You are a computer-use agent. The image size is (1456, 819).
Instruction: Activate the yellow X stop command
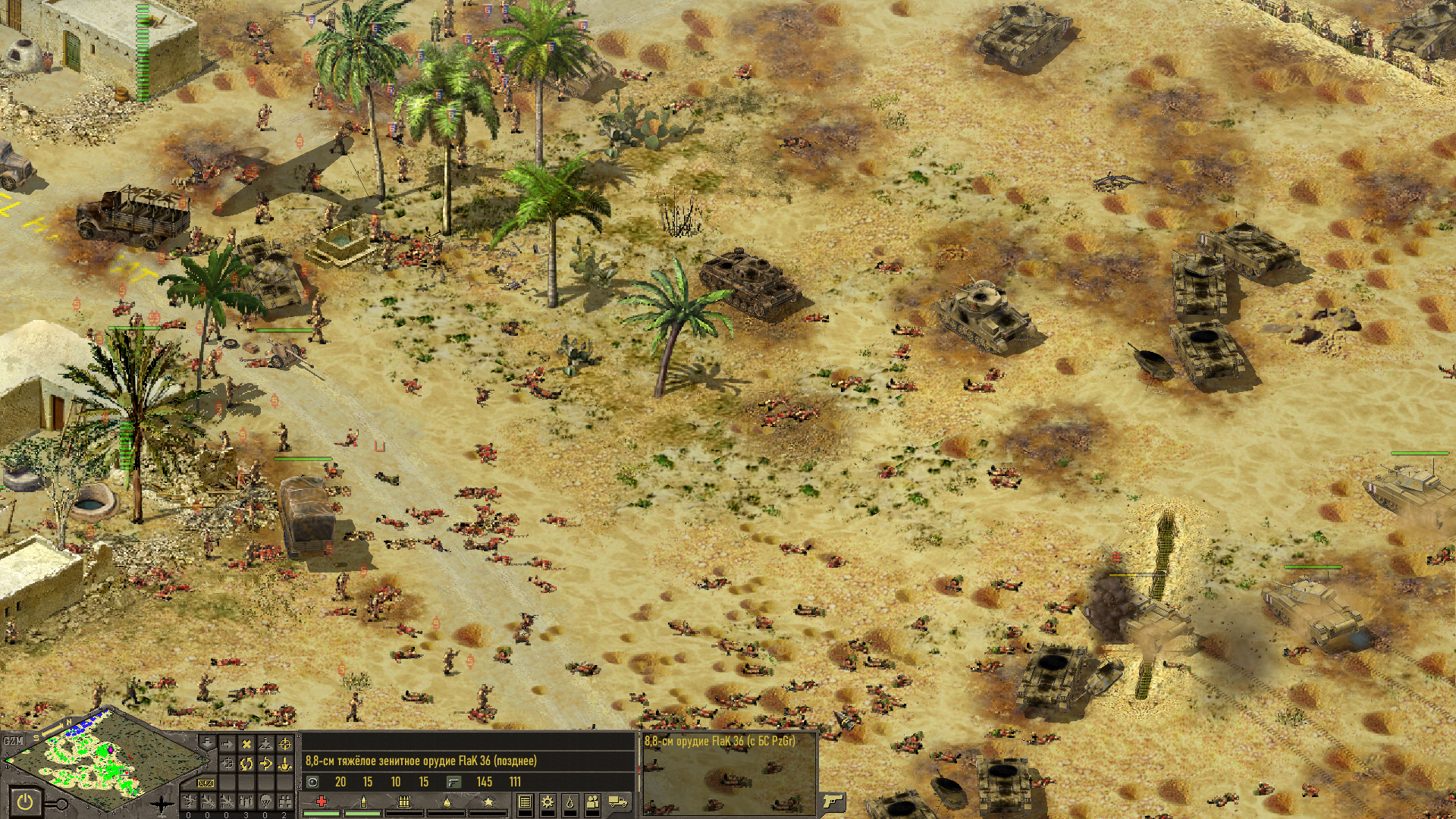tap(246, 745)
